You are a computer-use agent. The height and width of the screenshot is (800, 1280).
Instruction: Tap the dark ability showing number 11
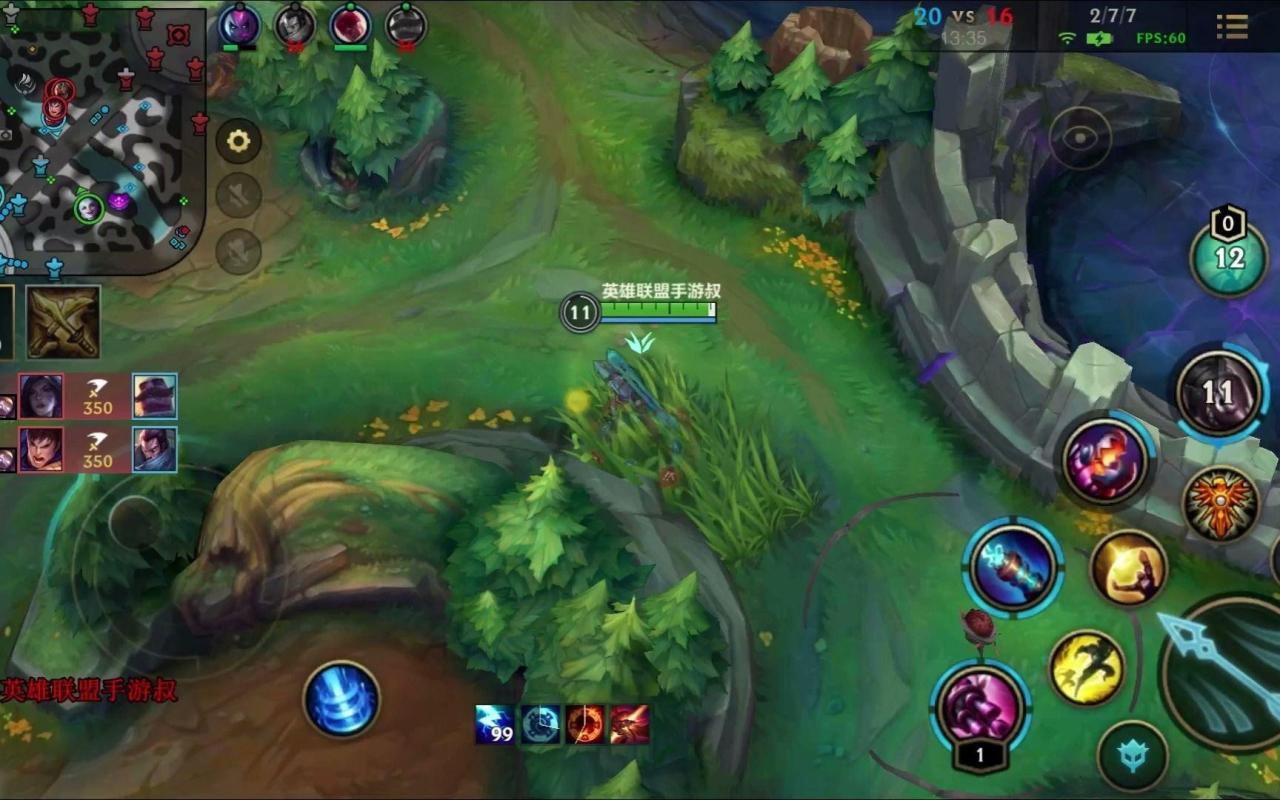click(1218, 392)
